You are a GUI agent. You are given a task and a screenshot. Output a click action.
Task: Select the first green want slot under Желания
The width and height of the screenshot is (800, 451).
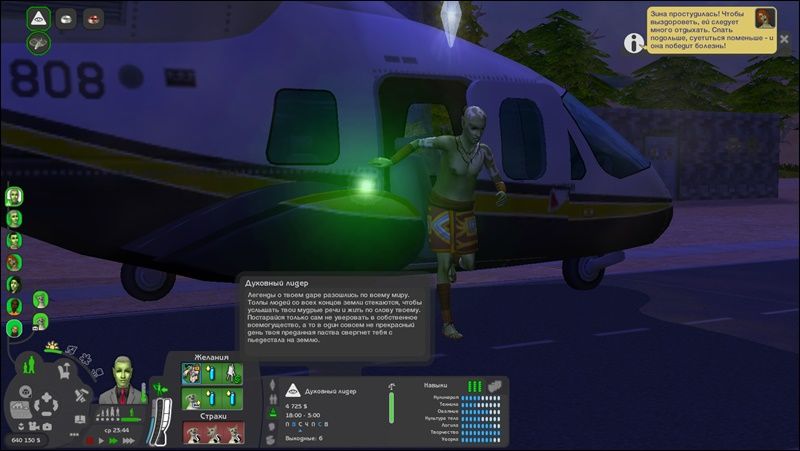pyautogui.click(x=192, y=373)
